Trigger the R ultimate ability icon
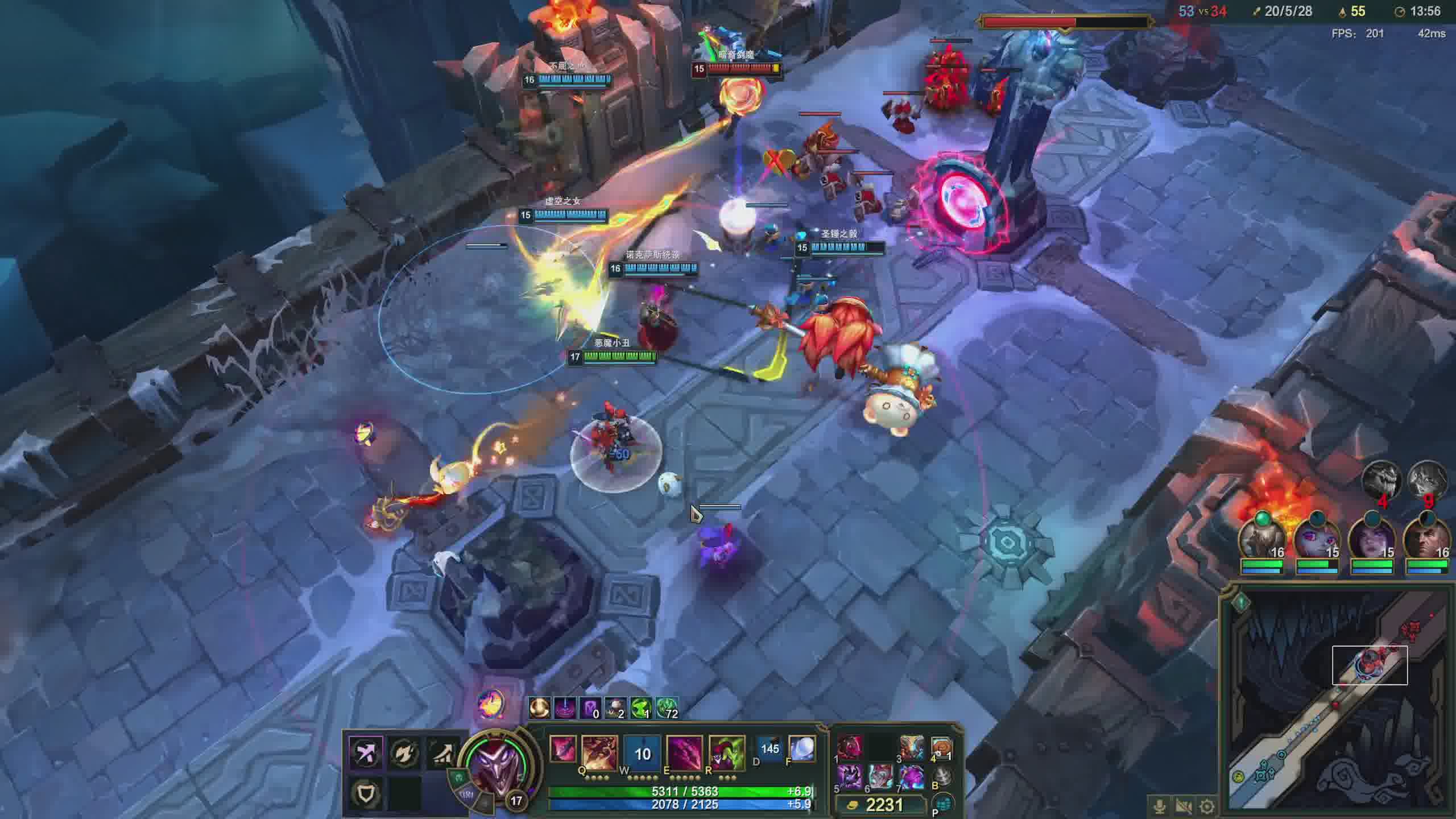The height and width of the screenshot is (819, 1456). tap(727, 752)
